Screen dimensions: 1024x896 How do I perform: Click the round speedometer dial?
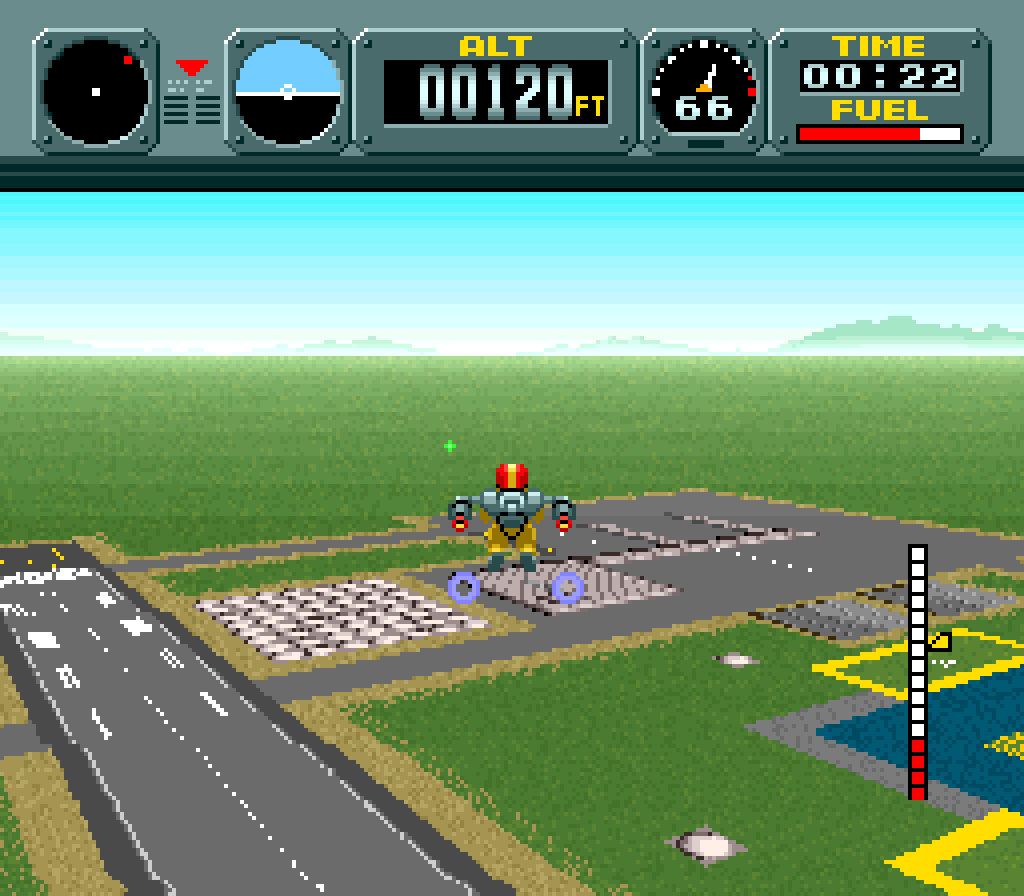click(704, 90)
